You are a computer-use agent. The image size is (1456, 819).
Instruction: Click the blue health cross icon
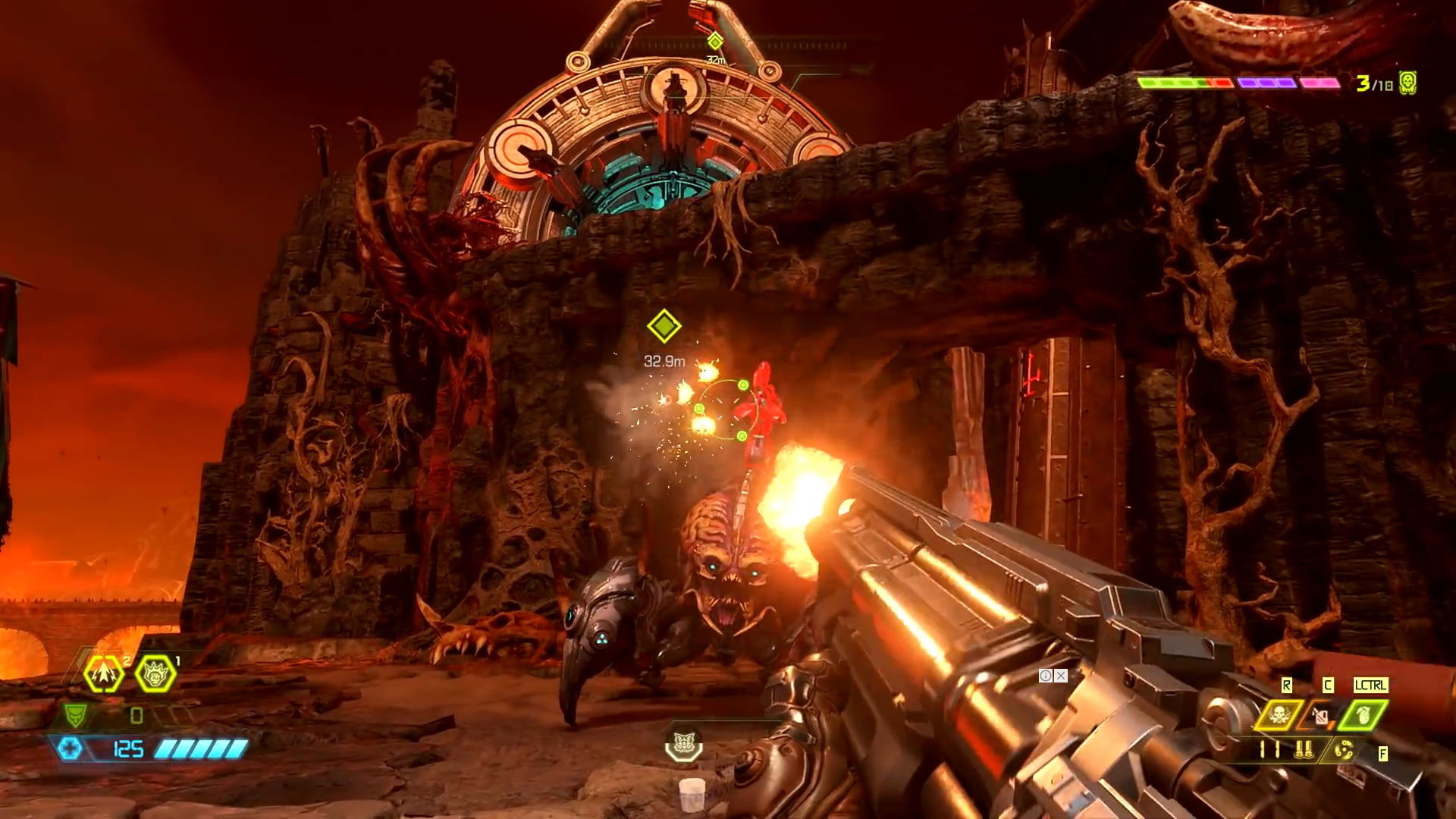tap(72, 748)
